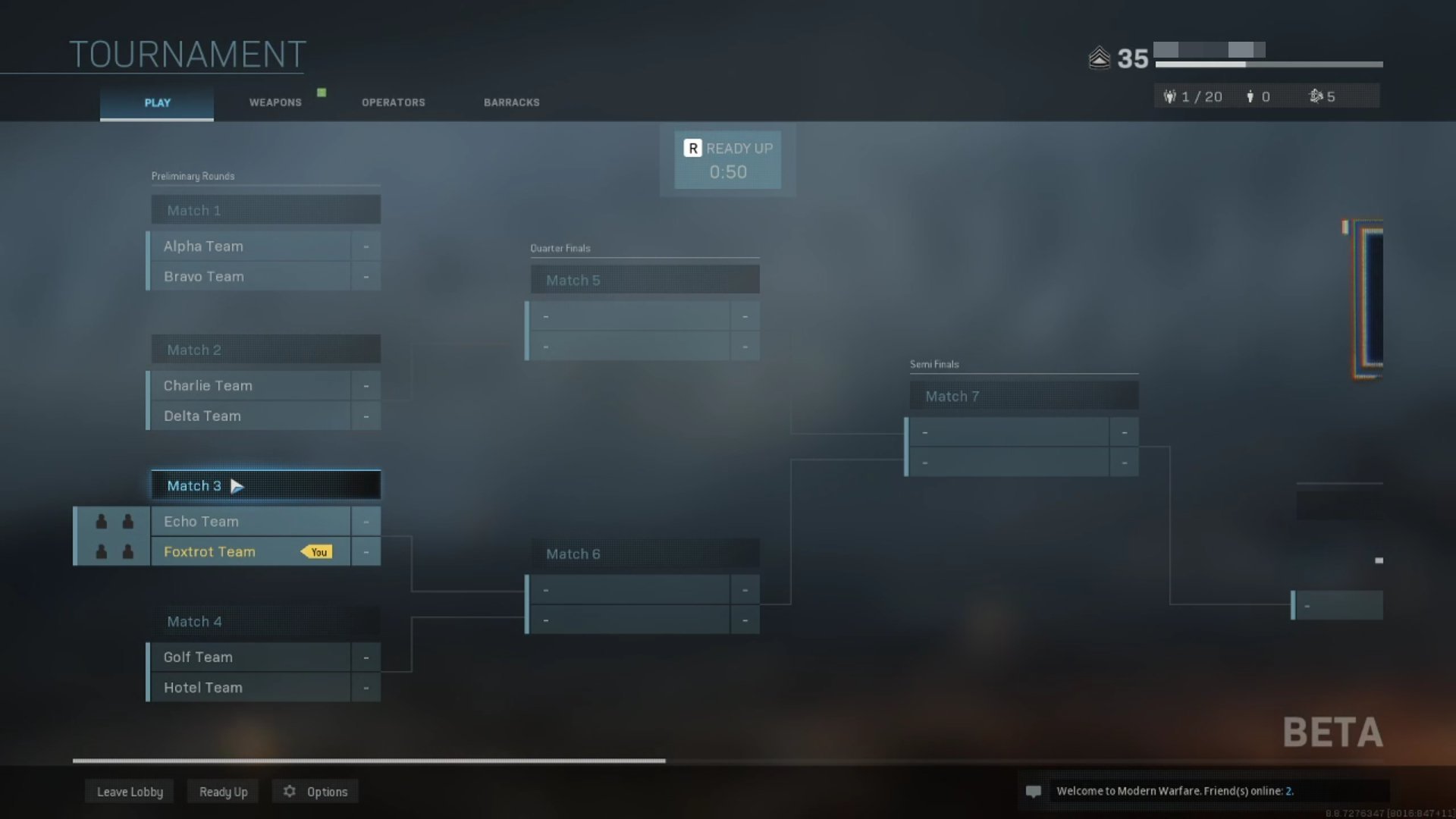Switch to the BARRACKS tab
Image resolution: width=1456 pixels, height=819 pixels.
coord(512,102)
